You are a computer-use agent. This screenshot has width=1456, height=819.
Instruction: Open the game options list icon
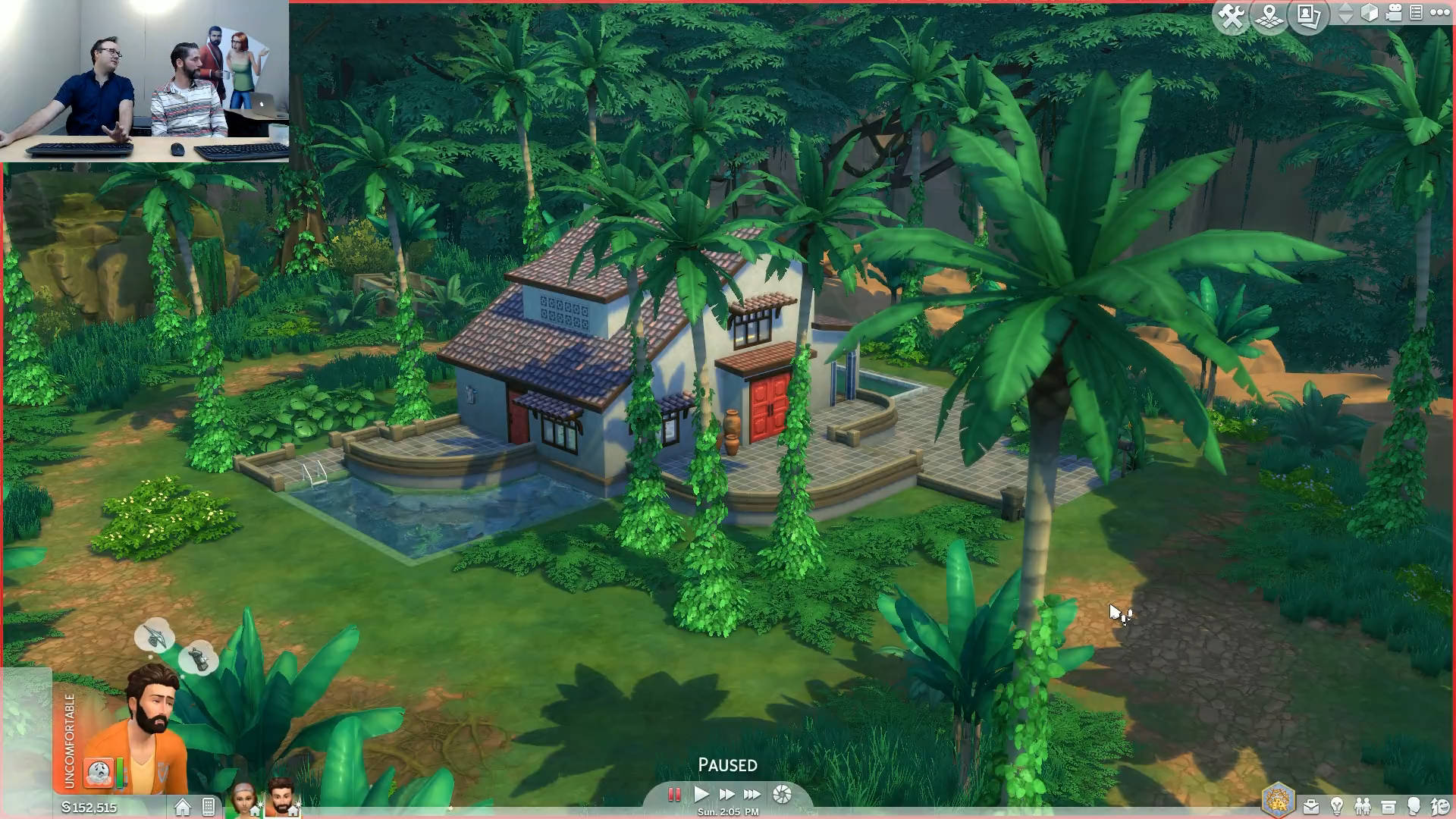click(x=1416, y=13)
